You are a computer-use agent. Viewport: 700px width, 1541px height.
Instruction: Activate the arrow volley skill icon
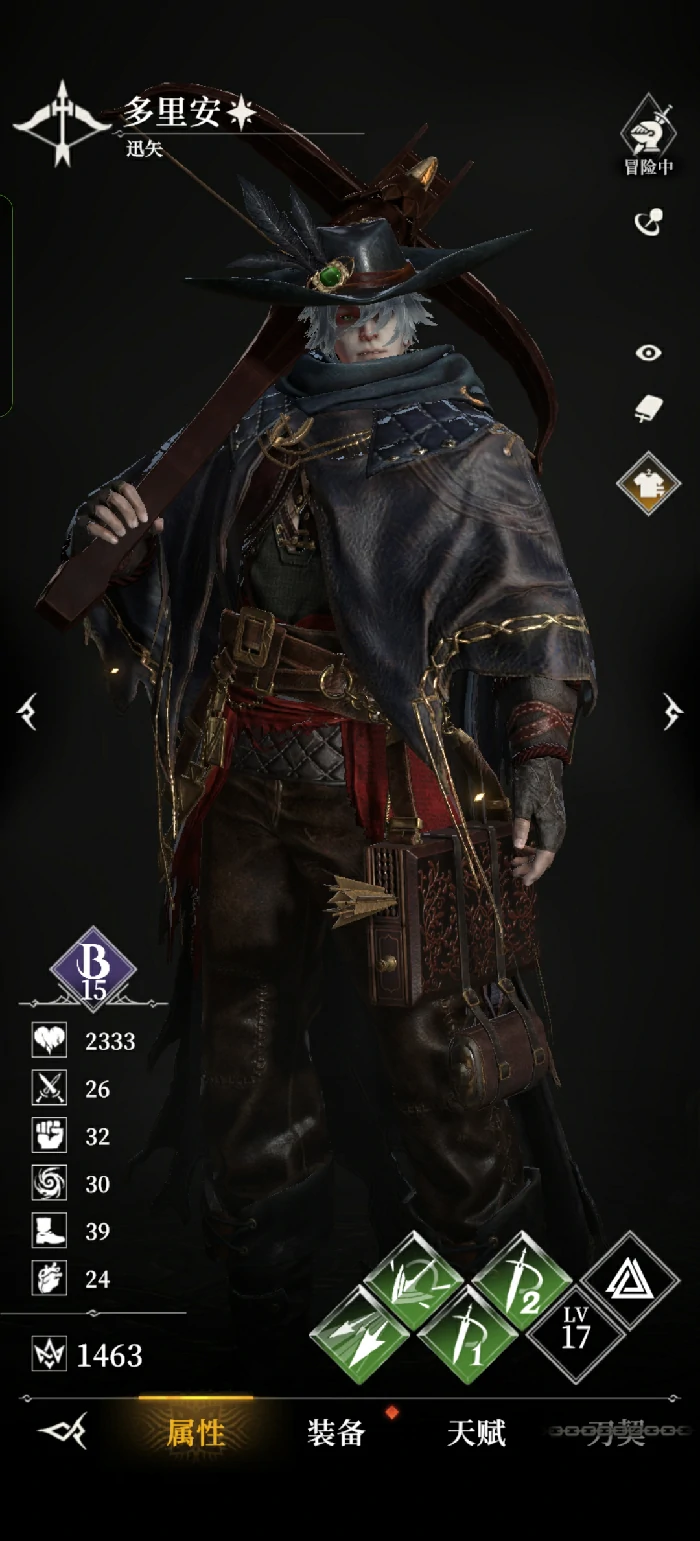[413, 1282]
